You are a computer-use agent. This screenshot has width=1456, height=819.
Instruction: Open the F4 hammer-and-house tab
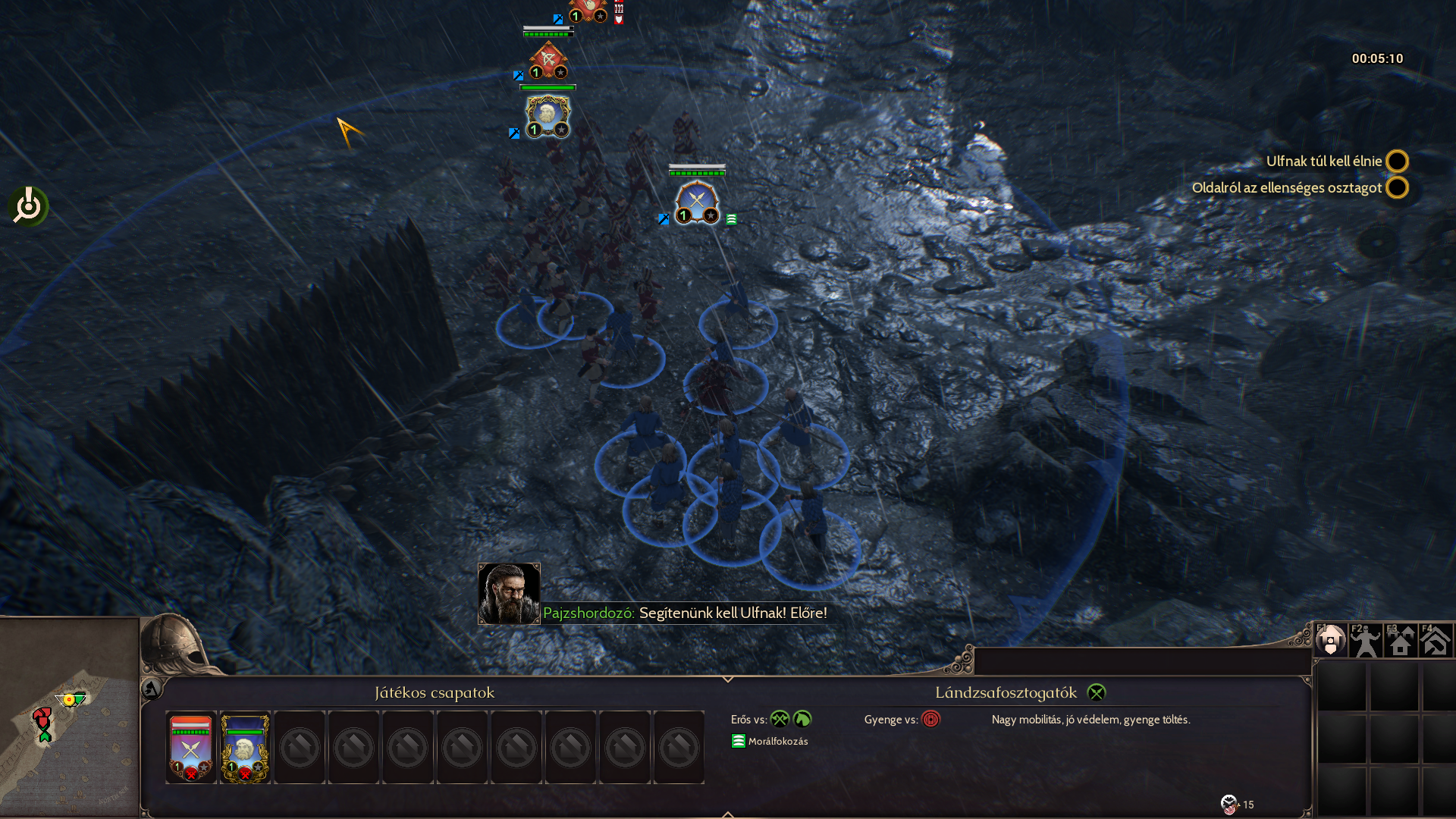1435,641
